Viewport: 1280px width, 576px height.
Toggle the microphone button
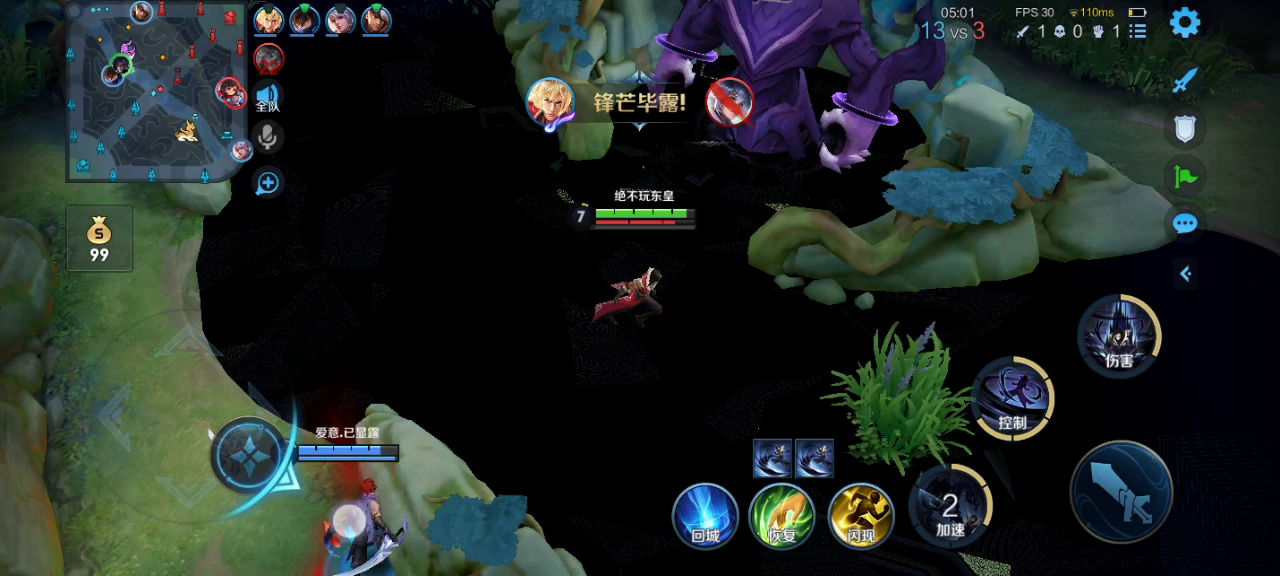click(267, 137)
